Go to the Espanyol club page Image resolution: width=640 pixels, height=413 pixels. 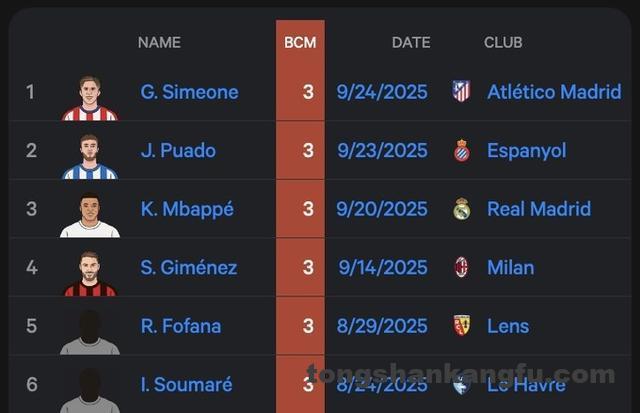tap(526, 150)
